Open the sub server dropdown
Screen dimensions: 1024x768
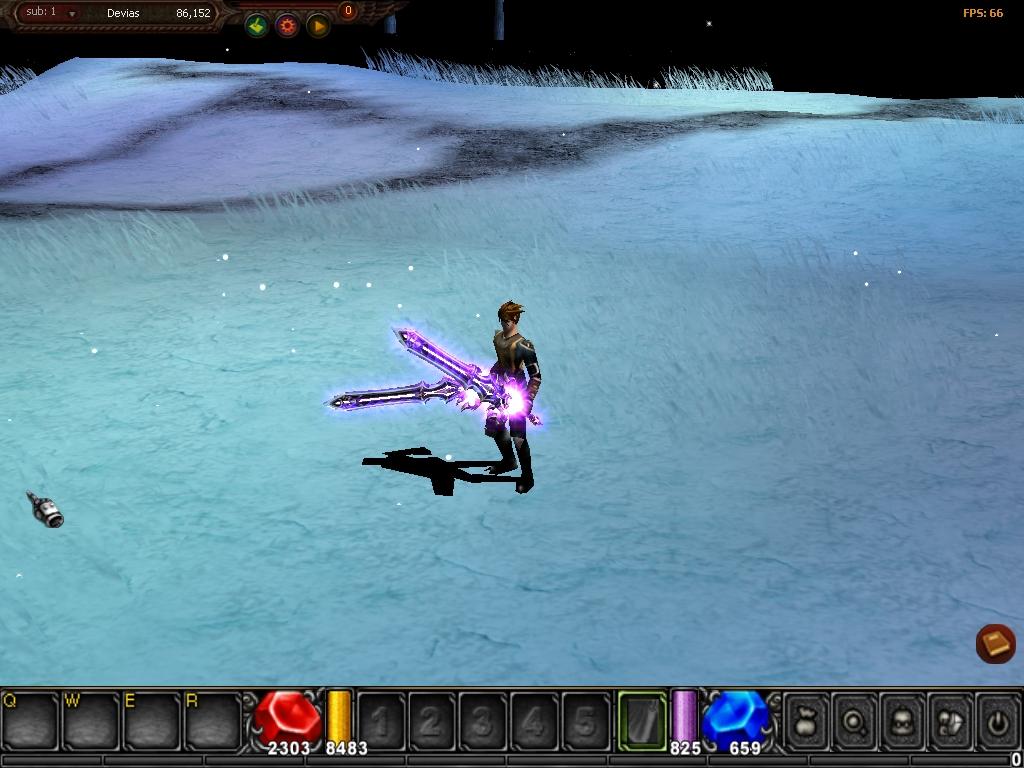pyautogui.click(x=72, y=14)
